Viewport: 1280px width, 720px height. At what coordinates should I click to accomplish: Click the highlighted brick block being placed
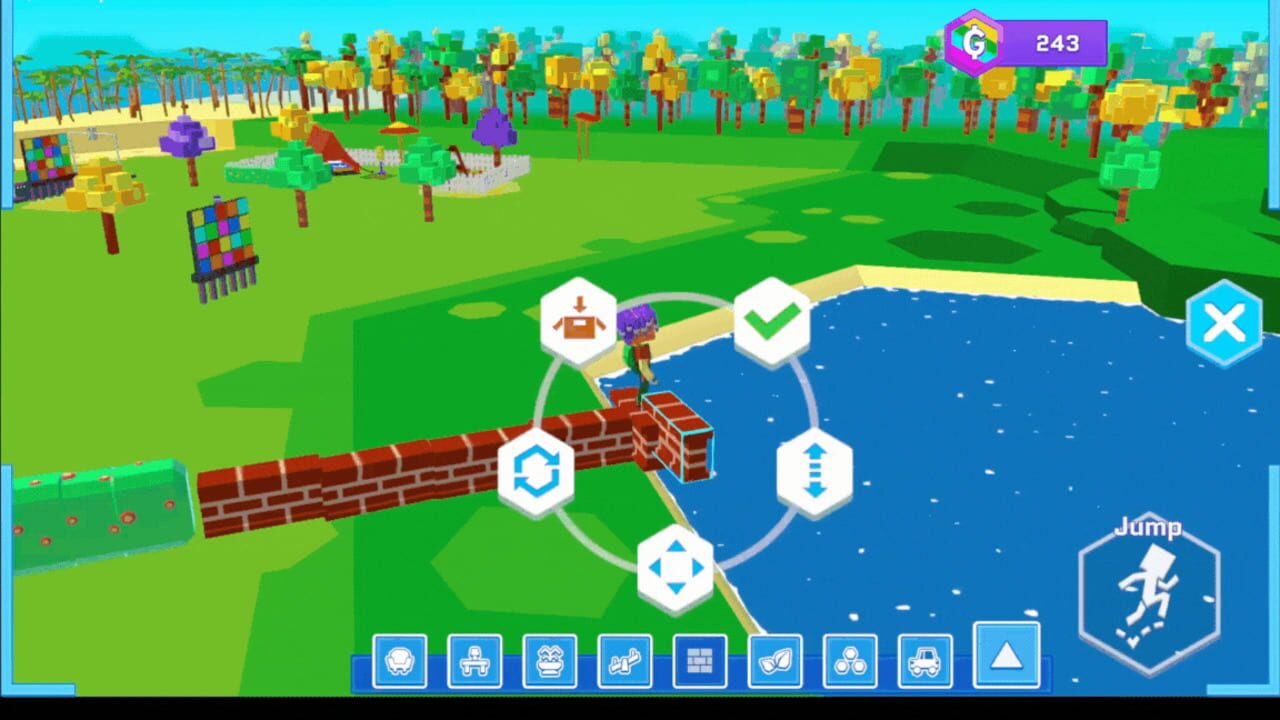click(x=677, y=437)
